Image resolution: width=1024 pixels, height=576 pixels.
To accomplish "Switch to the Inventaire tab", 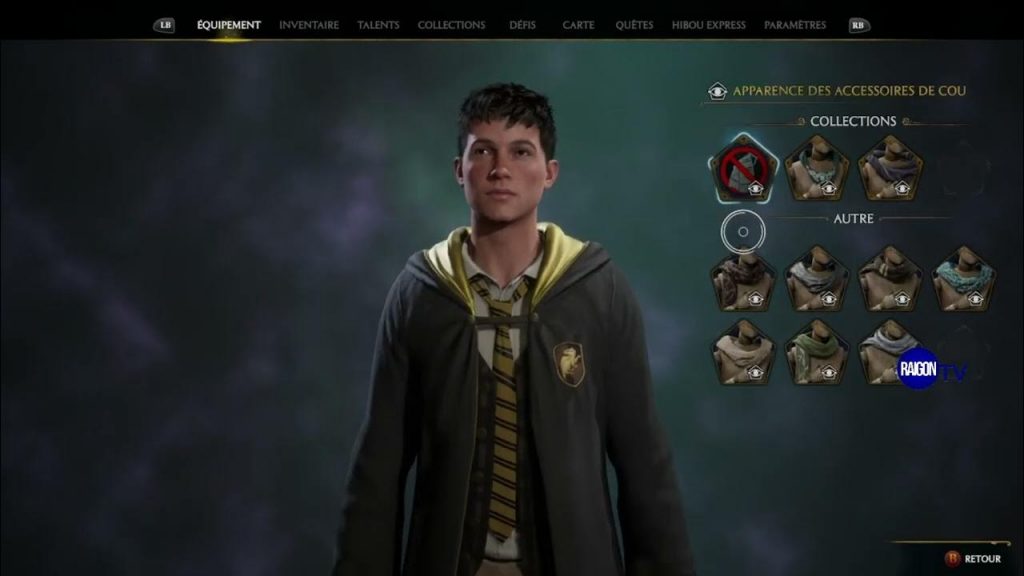I will coord(308,25).
